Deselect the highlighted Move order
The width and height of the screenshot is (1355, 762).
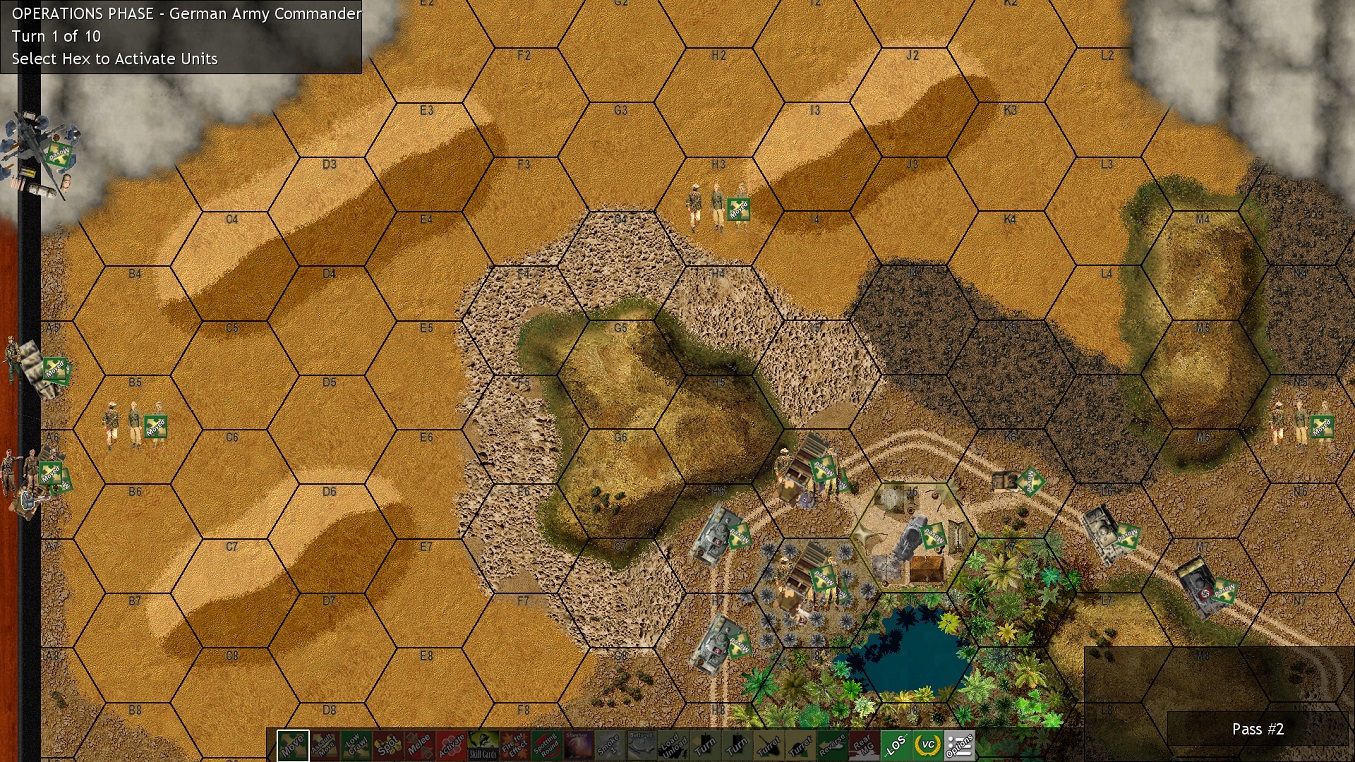pos(291,744)
